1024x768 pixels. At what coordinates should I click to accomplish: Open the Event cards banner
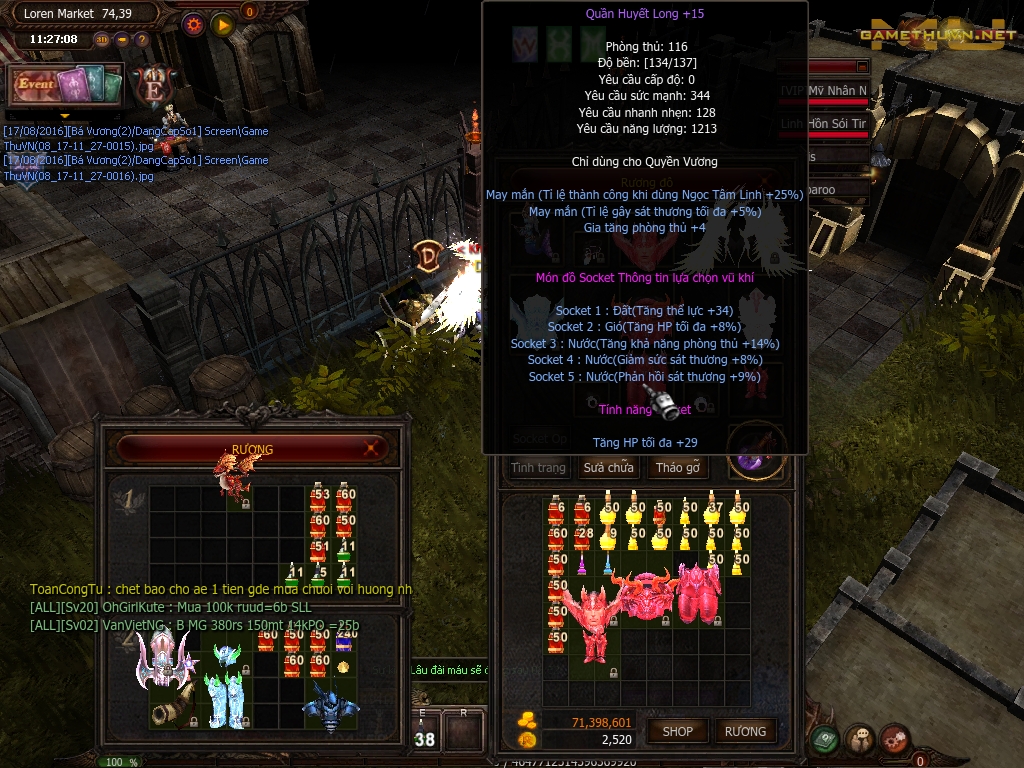point(66,85)
